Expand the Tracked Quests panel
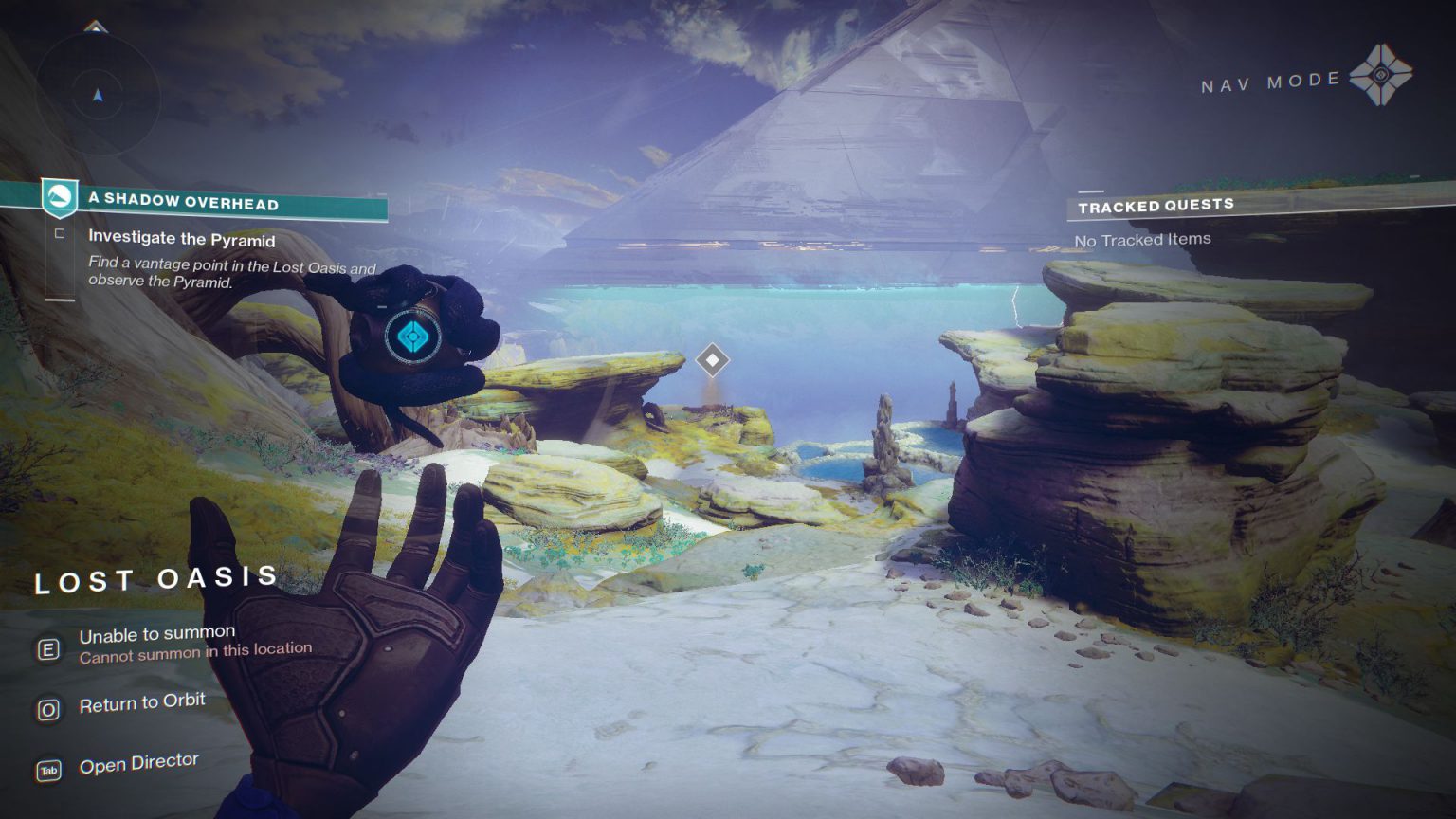 coord(1156,203)
